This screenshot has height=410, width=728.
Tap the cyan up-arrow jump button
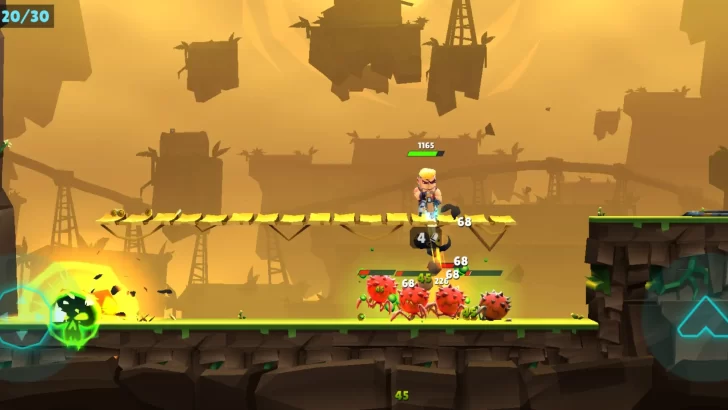click(x=700, y=313)
